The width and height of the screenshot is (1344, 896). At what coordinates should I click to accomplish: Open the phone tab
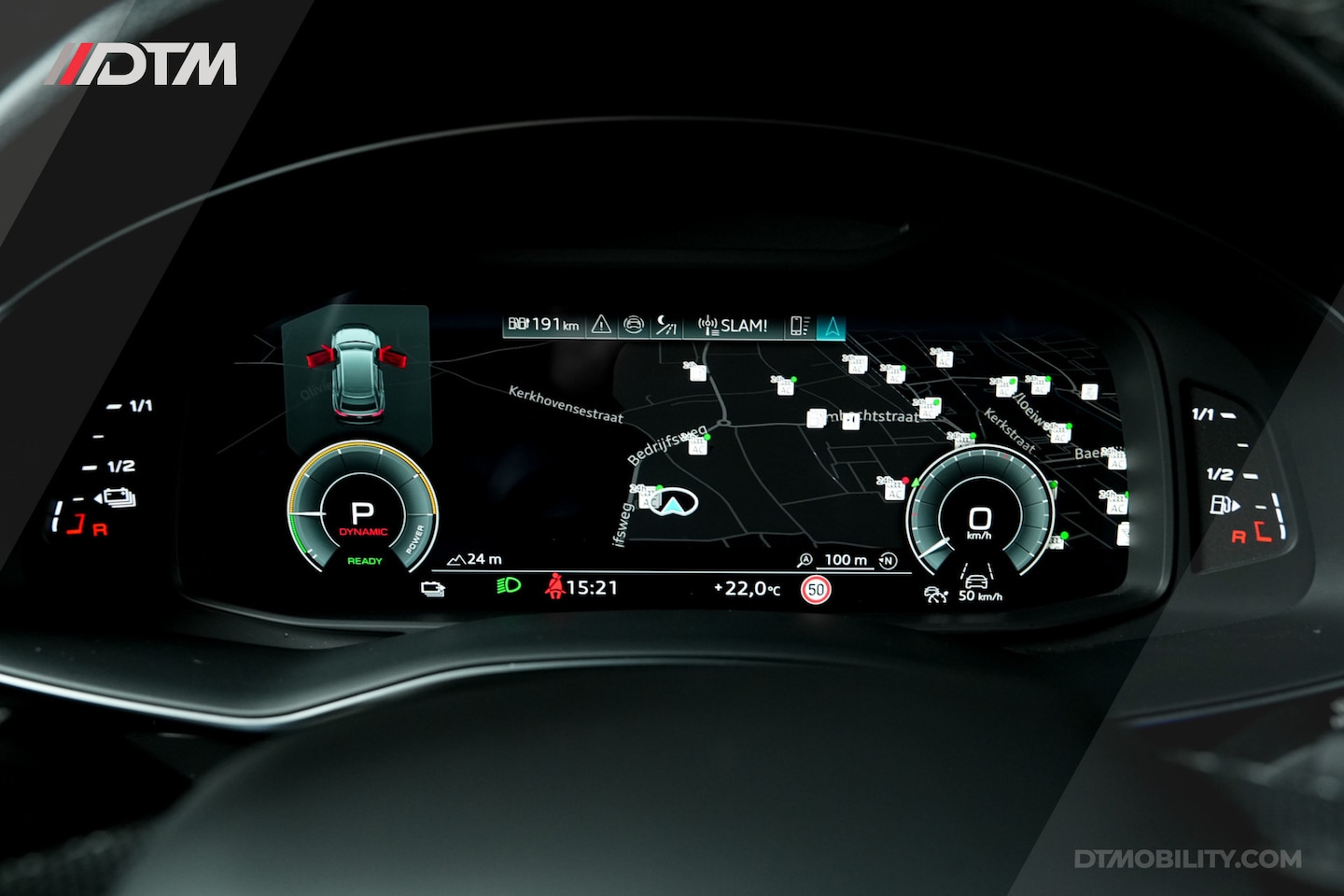tap(800, 326)
